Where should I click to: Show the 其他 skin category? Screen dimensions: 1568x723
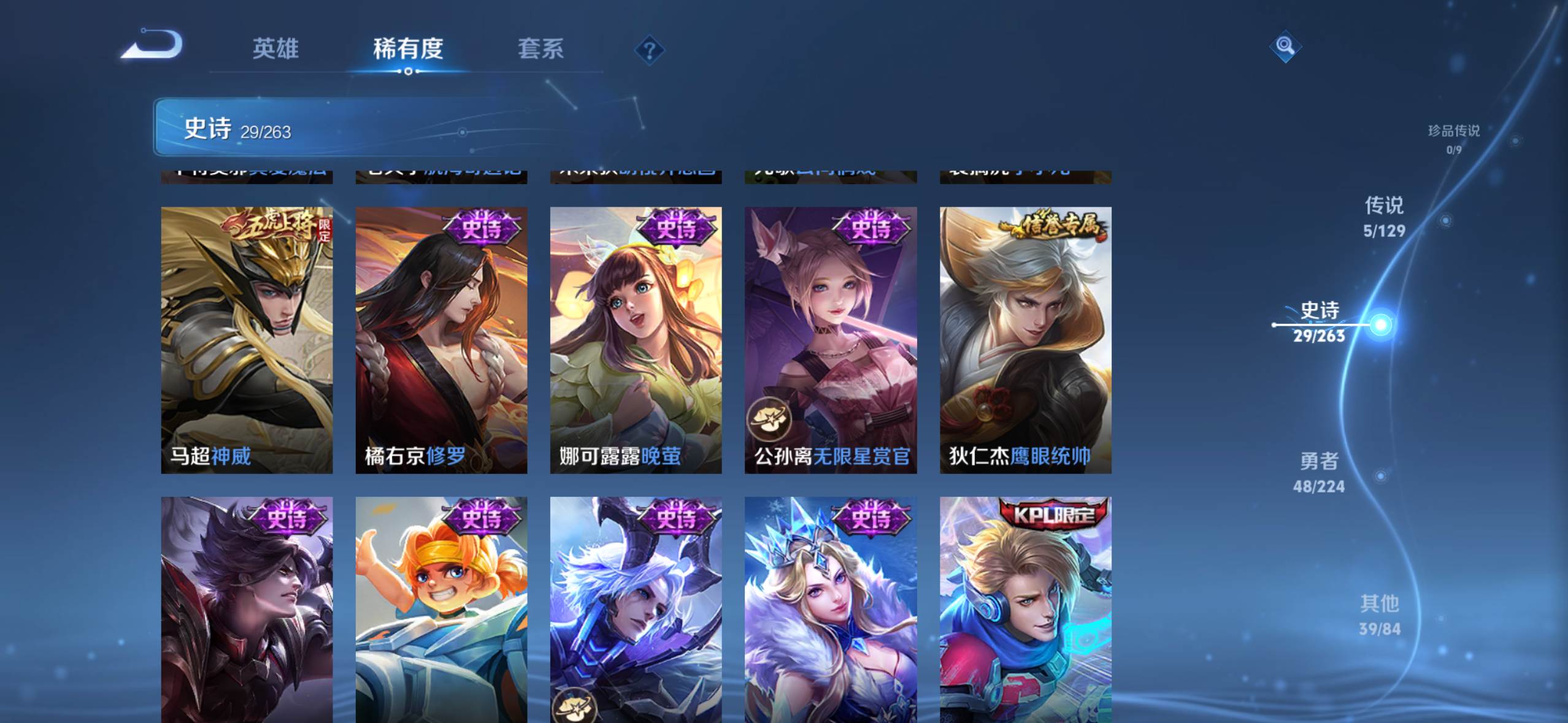[x=1380, y=615]
